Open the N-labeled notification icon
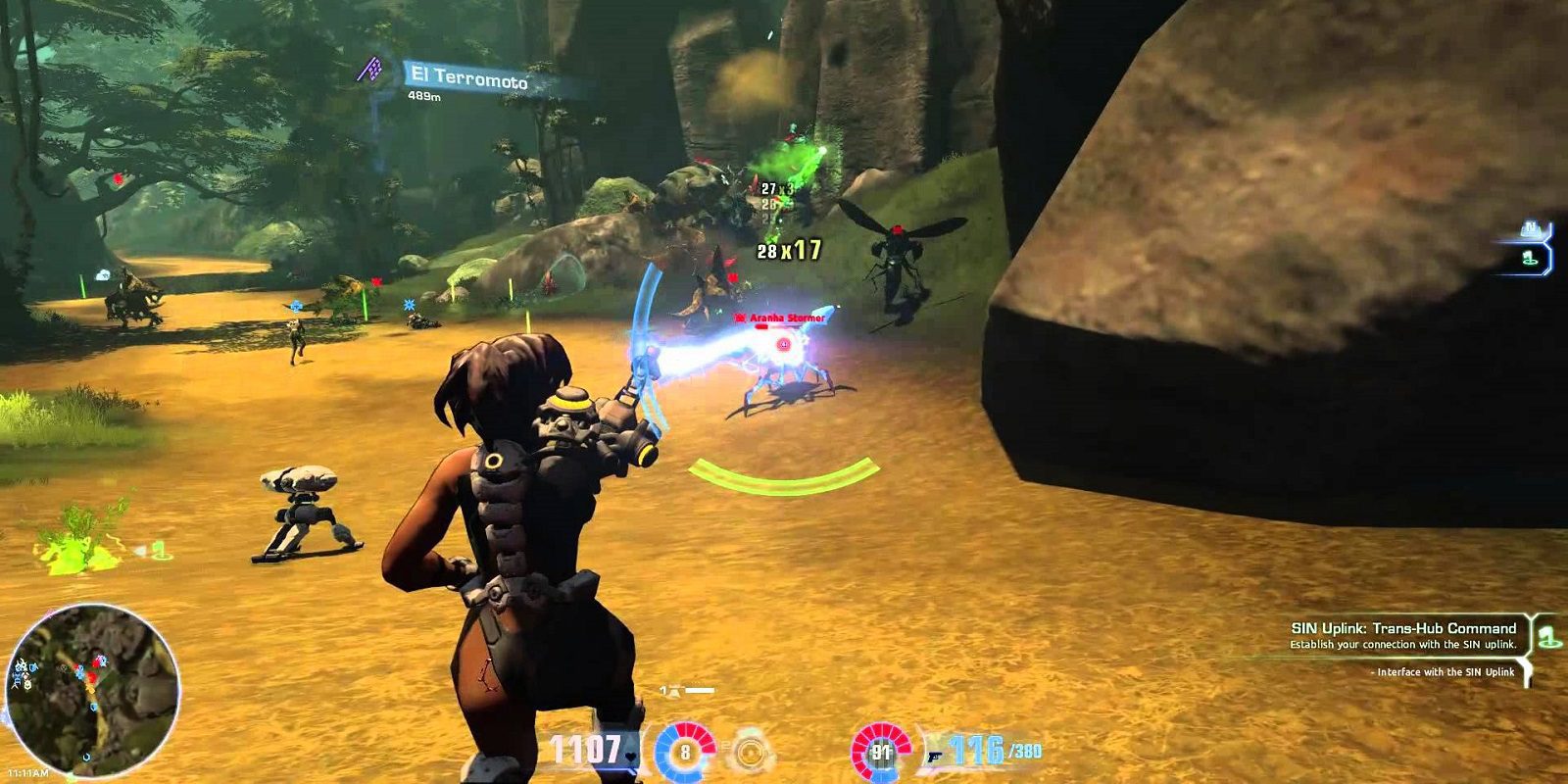The image size is (1568, 784). pyautogui.click(x=1530, y=230)
